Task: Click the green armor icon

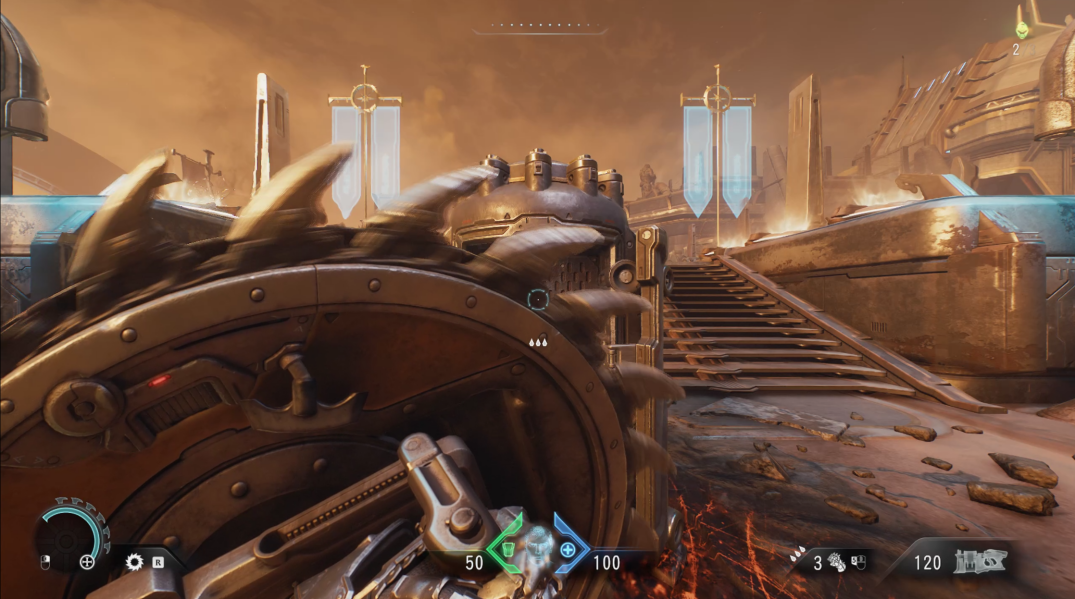Action: click(507, 549)
